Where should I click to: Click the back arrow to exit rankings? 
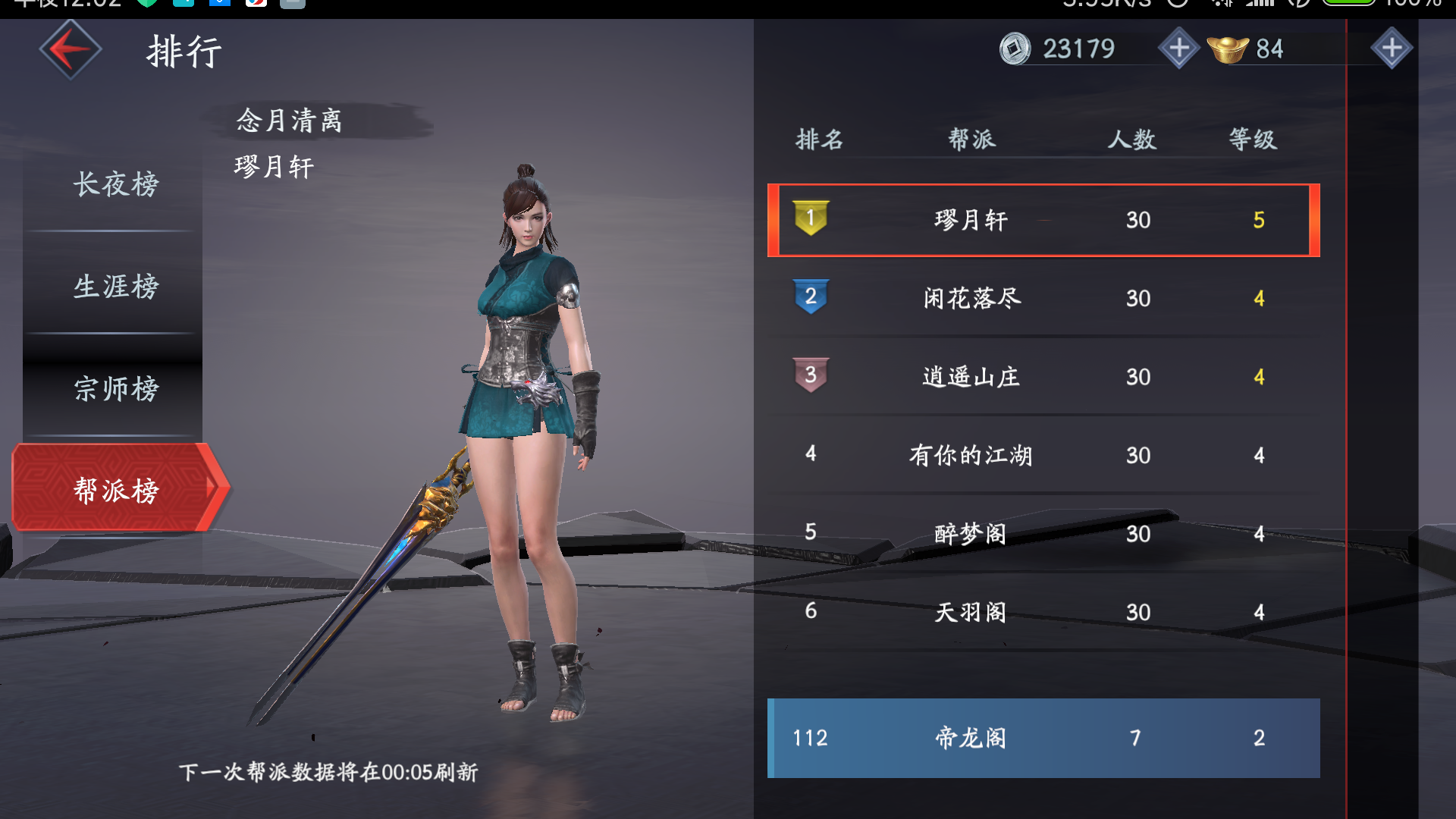(70, 49)
